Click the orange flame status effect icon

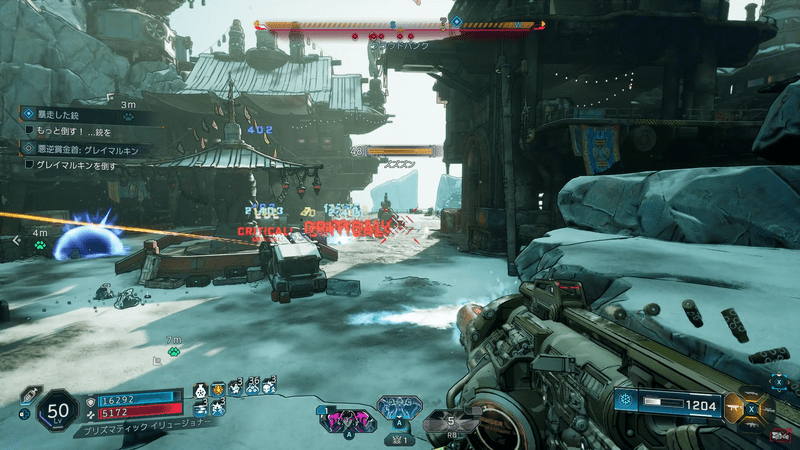pos(218,388)
